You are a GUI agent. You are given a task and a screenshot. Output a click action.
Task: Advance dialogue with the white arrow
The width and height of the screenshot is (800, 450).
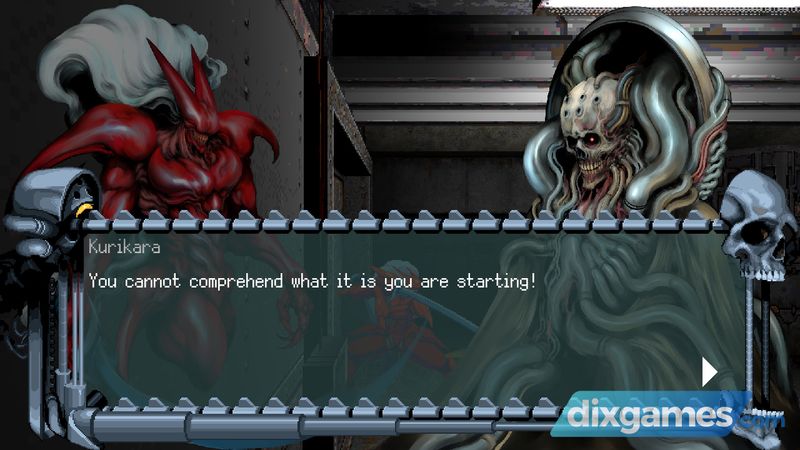tap(709, 372)
